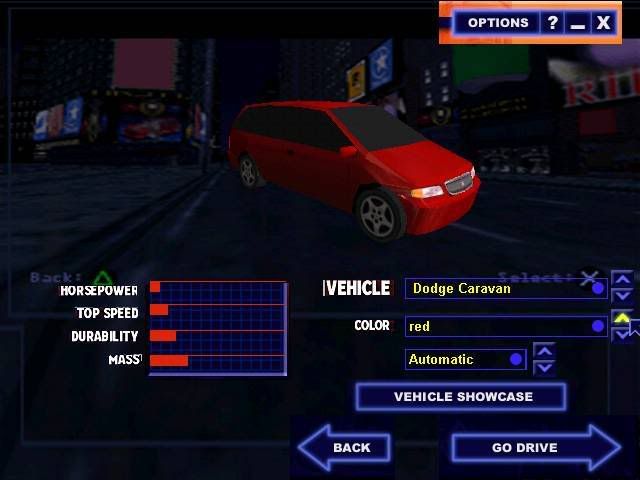Open the Vehicle Showcase
The width and height of the screenshot is (640, 480).
tap(461, 397)
